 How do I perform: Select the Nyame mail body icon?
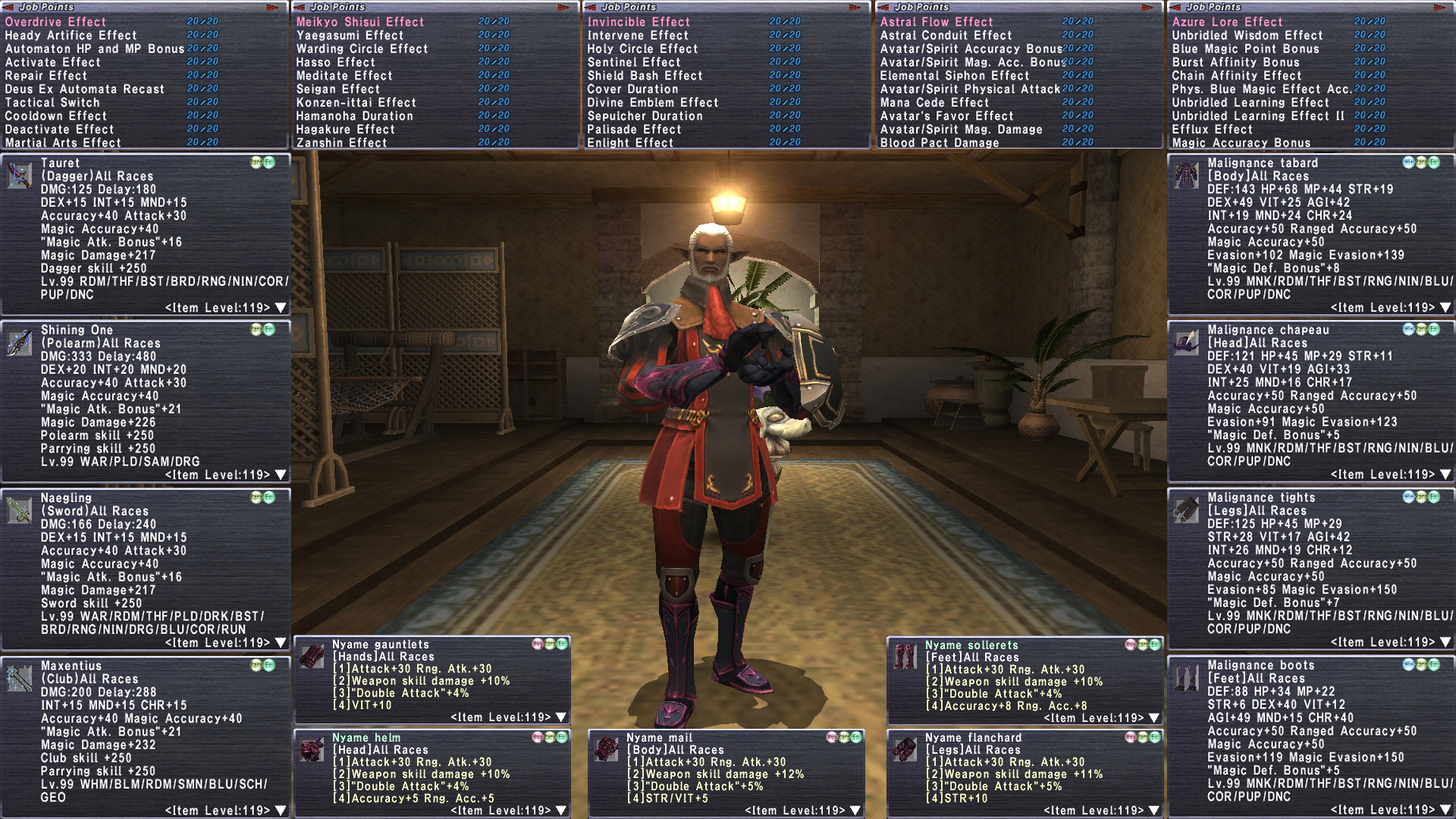coord(606,749)
